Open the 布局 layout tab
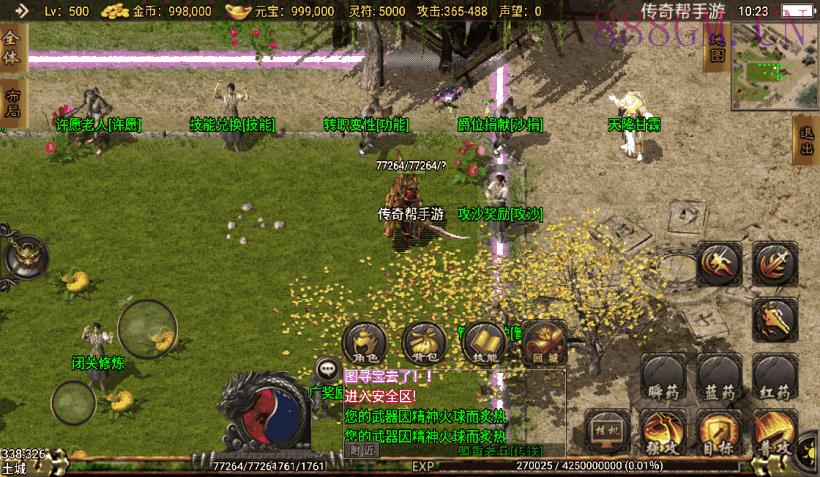The height and width of the screenshot is (477, 820). 12,103
